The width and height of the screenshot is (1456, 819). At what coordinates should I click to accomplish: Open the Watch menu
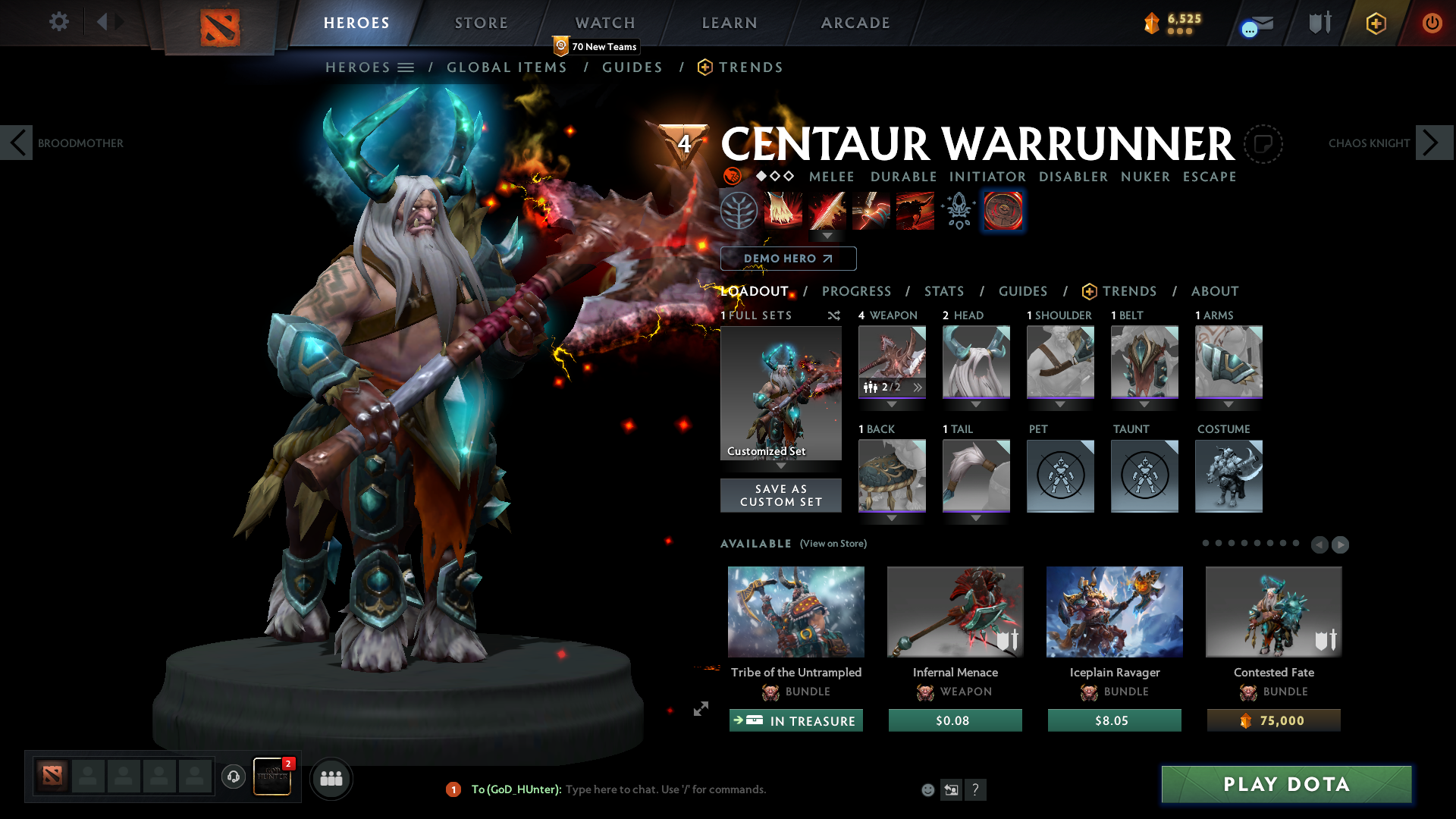point(604,23)
